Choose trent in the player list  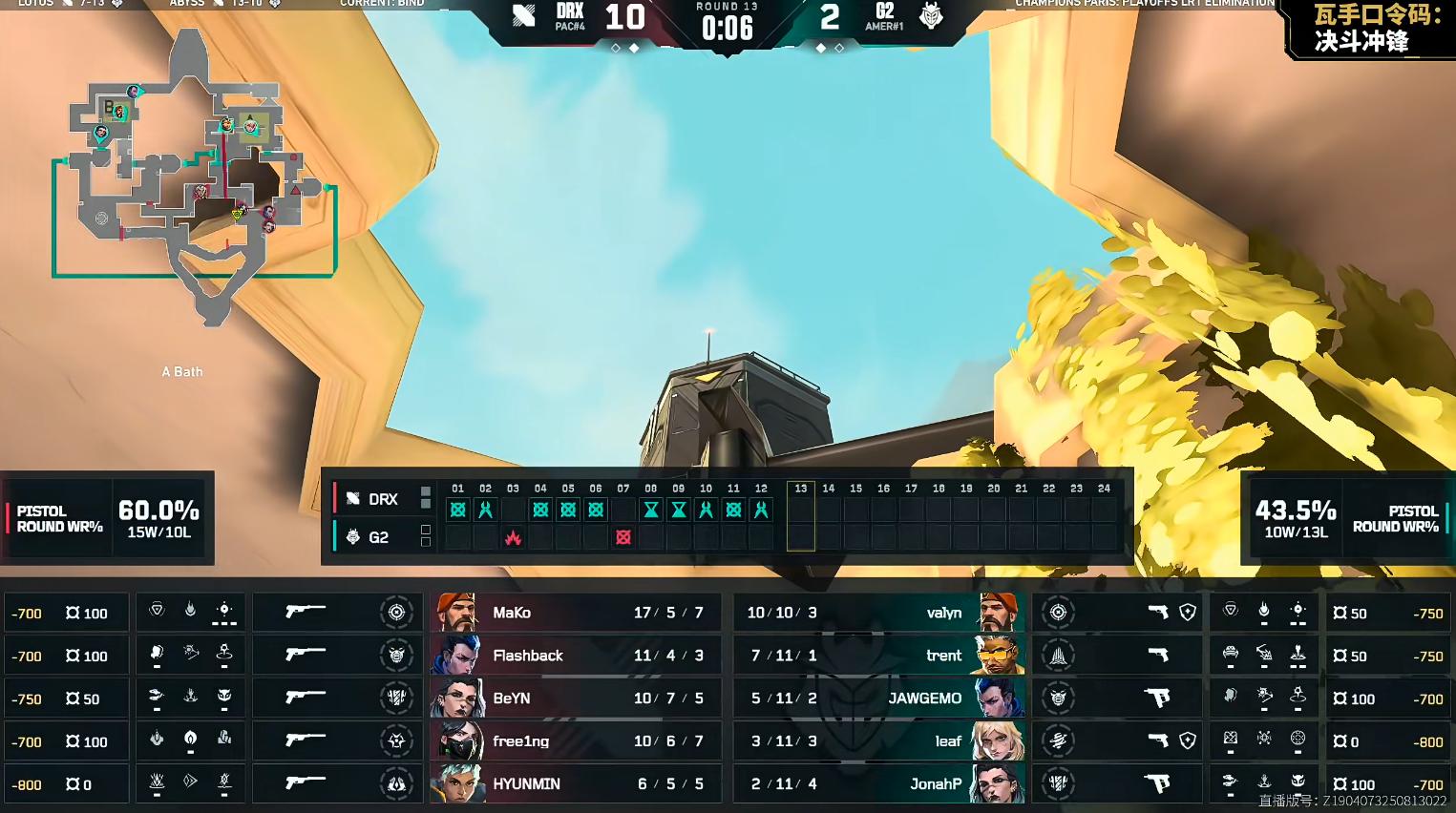pos(878,656)
